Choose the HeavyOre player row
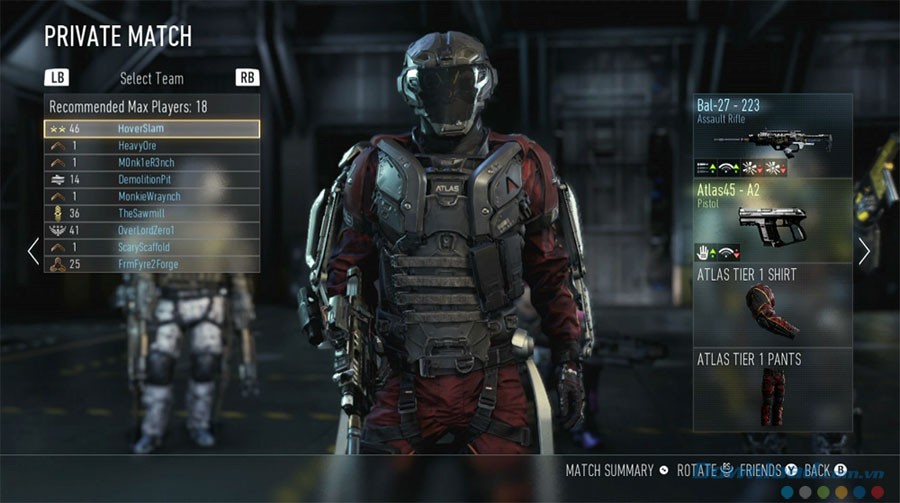 coord(151,146)
